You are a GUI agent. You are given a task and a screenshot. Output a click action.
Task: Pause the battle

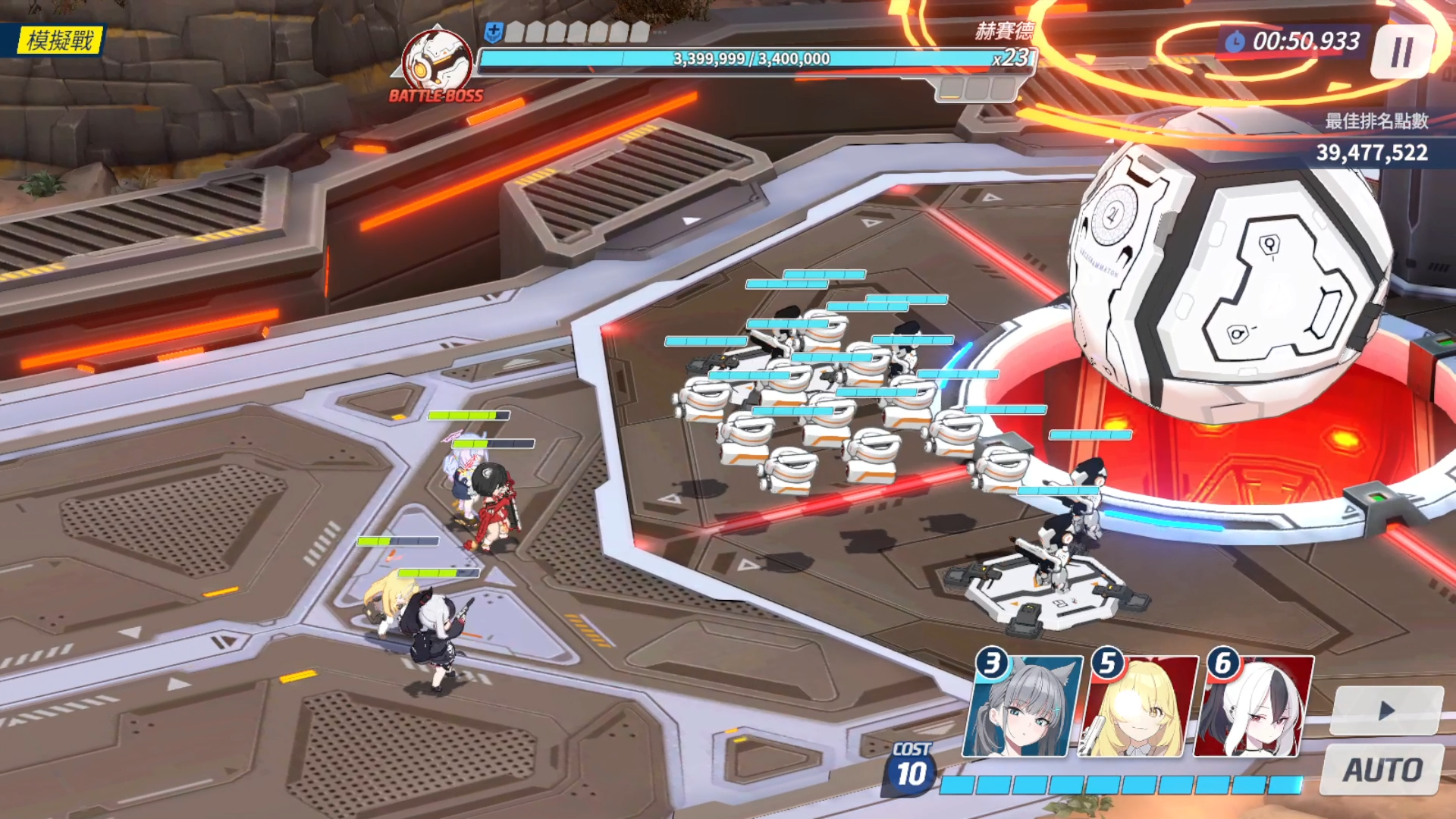(1402, 52)
